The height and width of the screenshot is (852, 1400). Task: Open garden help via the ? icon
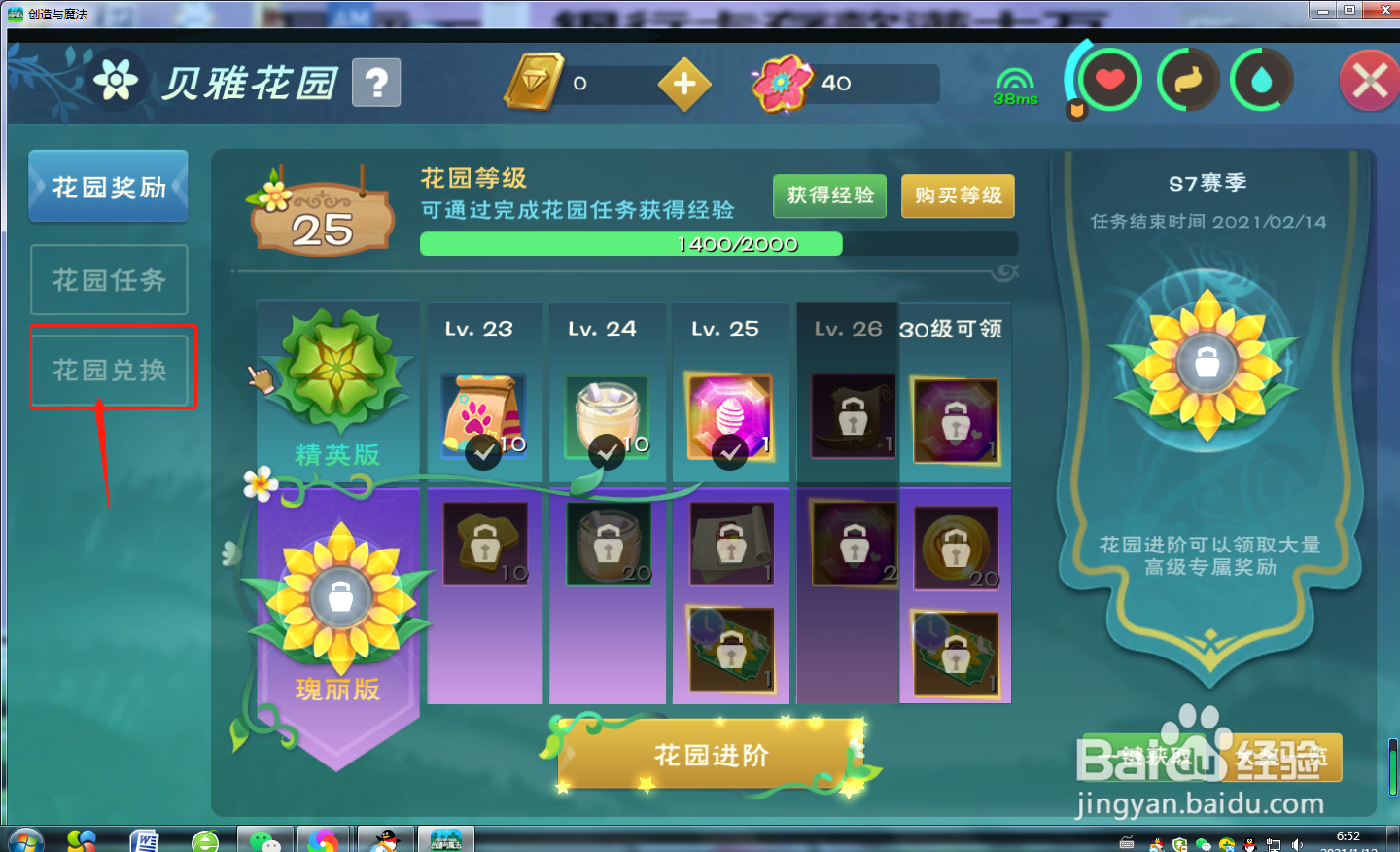(375, 82)
